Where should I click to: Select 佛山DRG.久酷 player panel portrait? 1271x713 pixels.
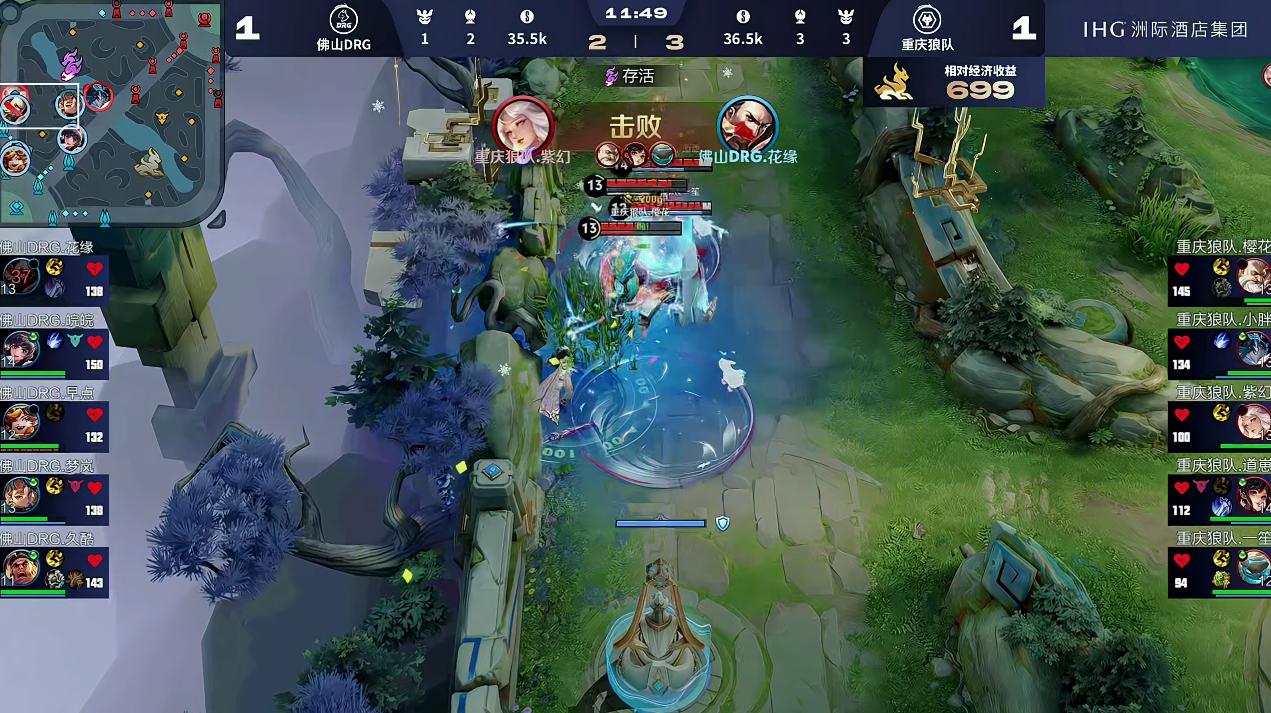coord(21,568)
